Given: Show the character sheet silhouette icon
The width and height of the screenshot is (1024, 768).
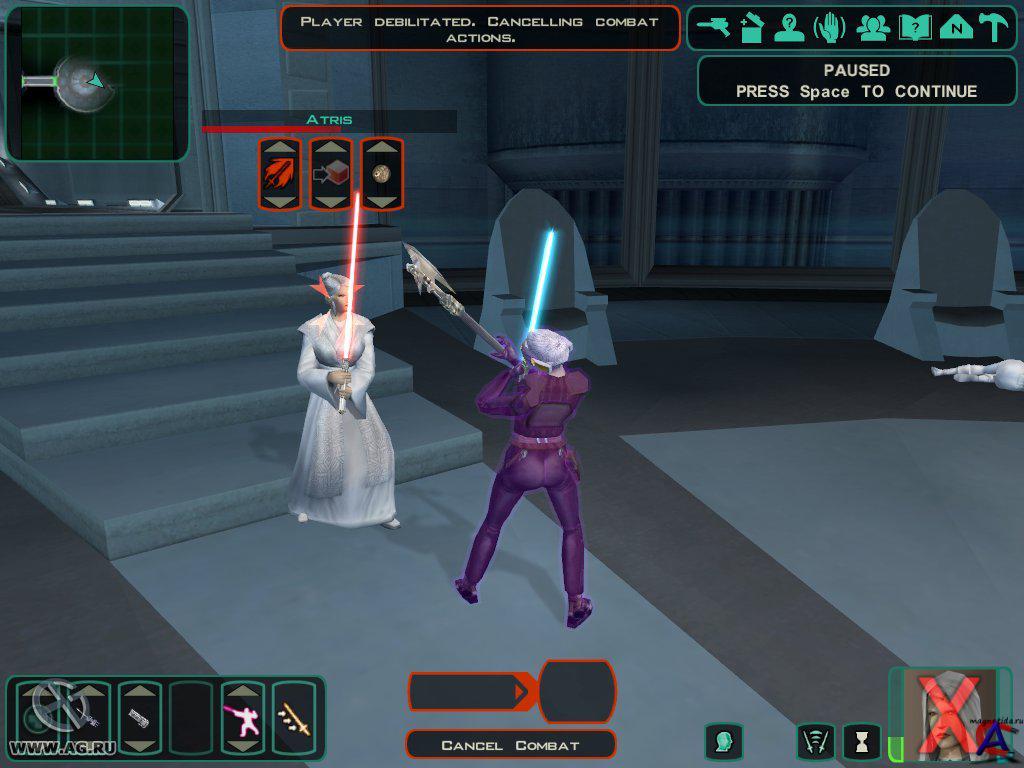Looking at the screenshot, I should point(790,28).
